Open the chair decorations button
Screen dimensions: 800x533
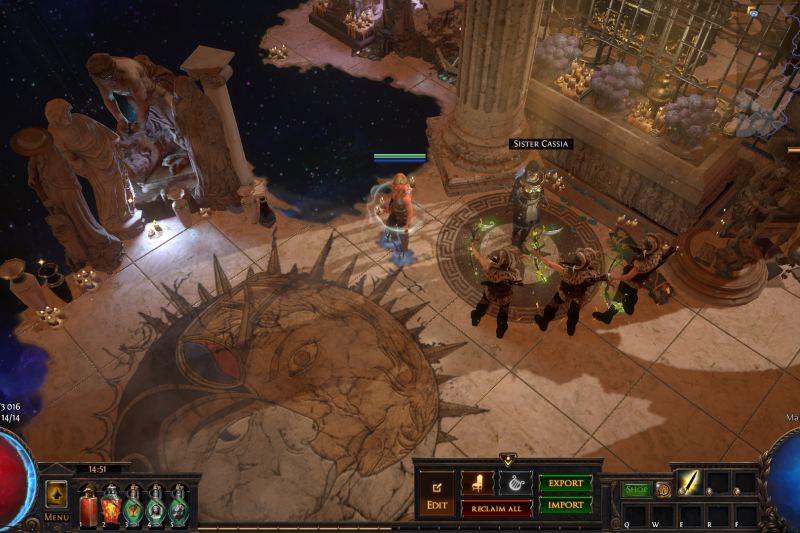pyautogui.click(x=477, y=483)
